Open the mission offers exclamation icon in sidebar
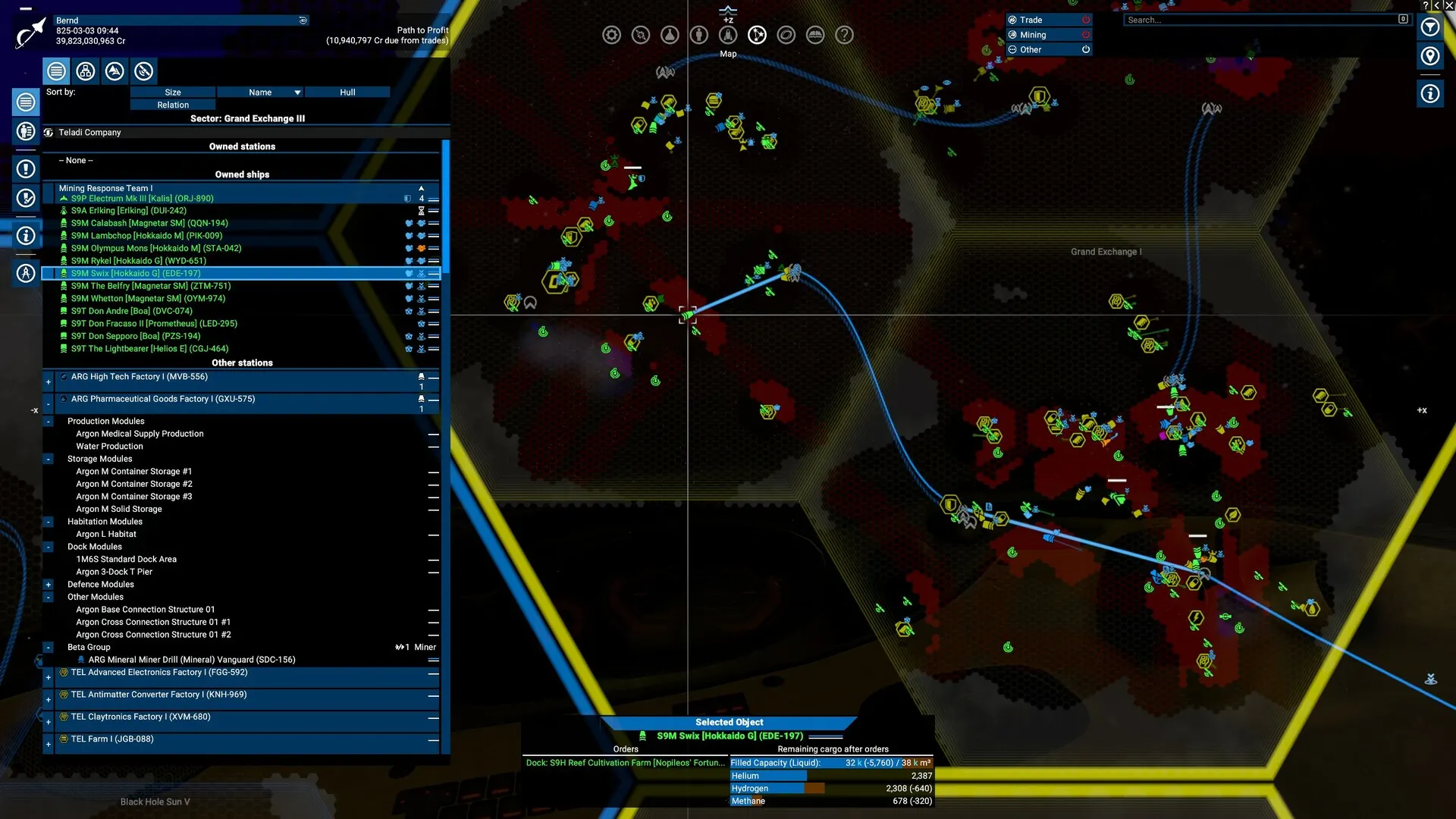The width and height of the screenshot is (1456, 819). tap(26, 170)
